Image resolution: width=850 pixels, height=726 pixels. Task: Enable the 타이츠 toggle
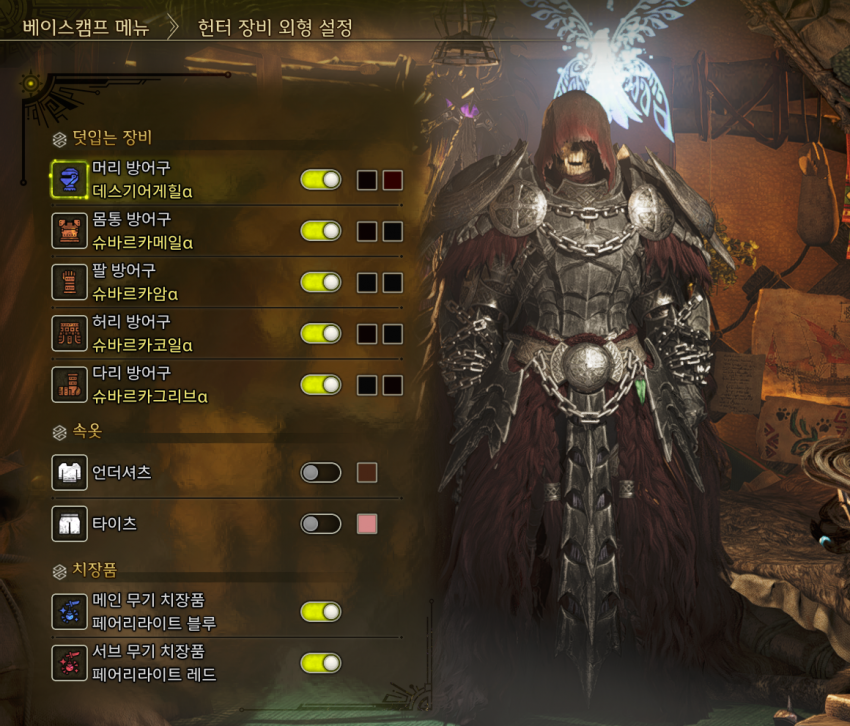(x=321, y=524)
